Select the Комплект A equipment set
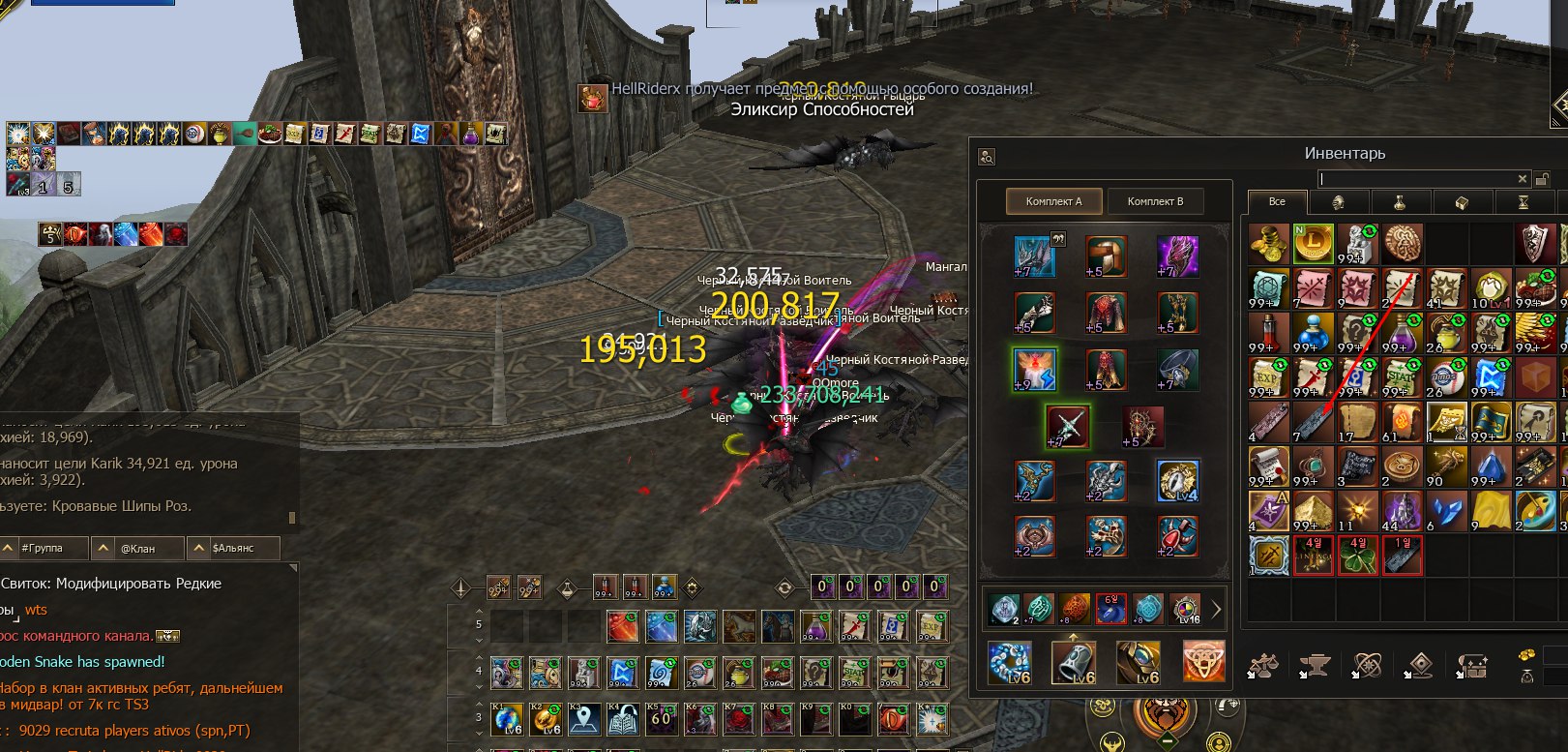The width and height of the screenshot is (1568, 752). (x=1053, y=201)
